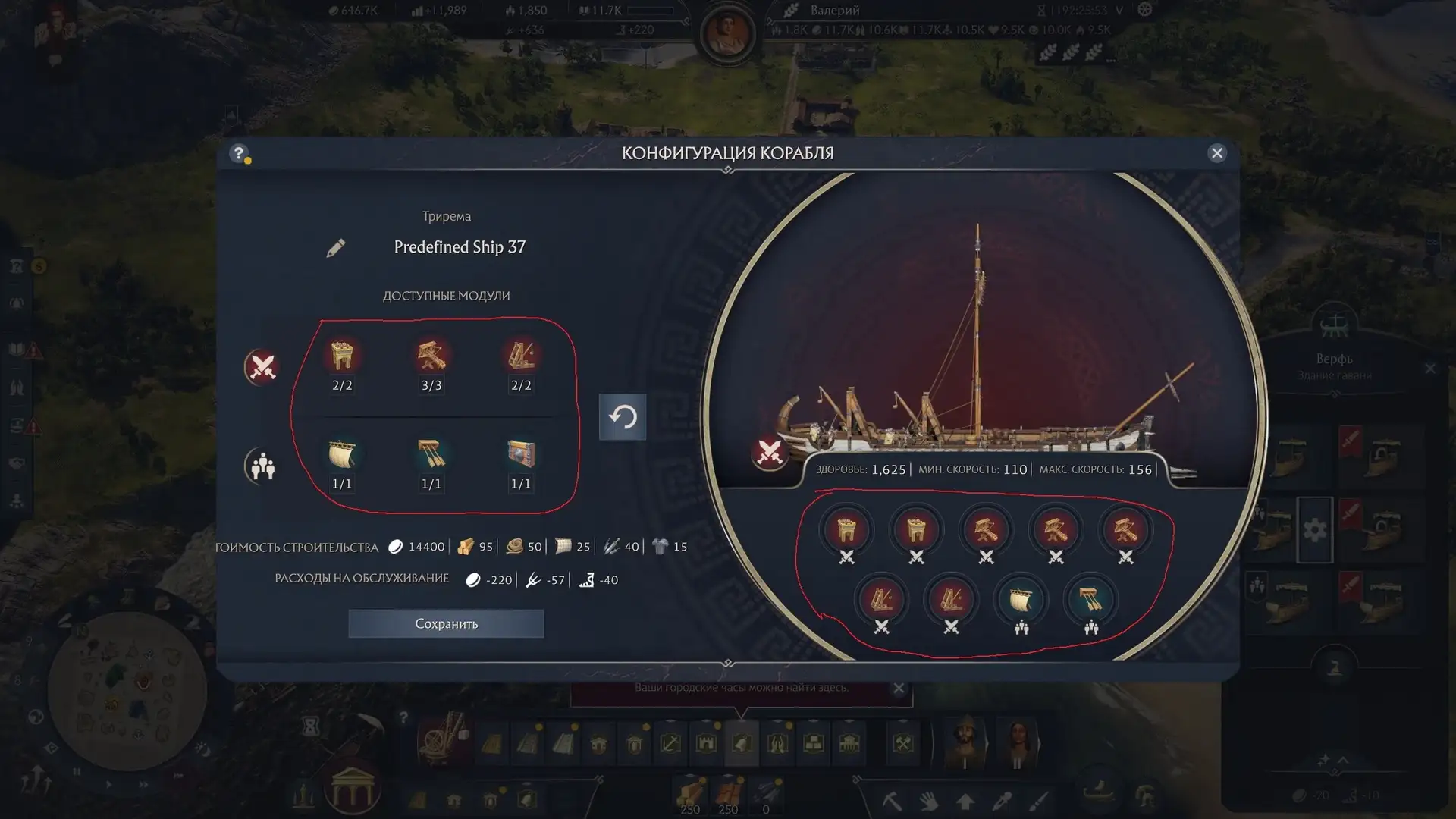Pick the oars module in available modules
This screenshot has height=819, width=1456.
pos(431,455)
